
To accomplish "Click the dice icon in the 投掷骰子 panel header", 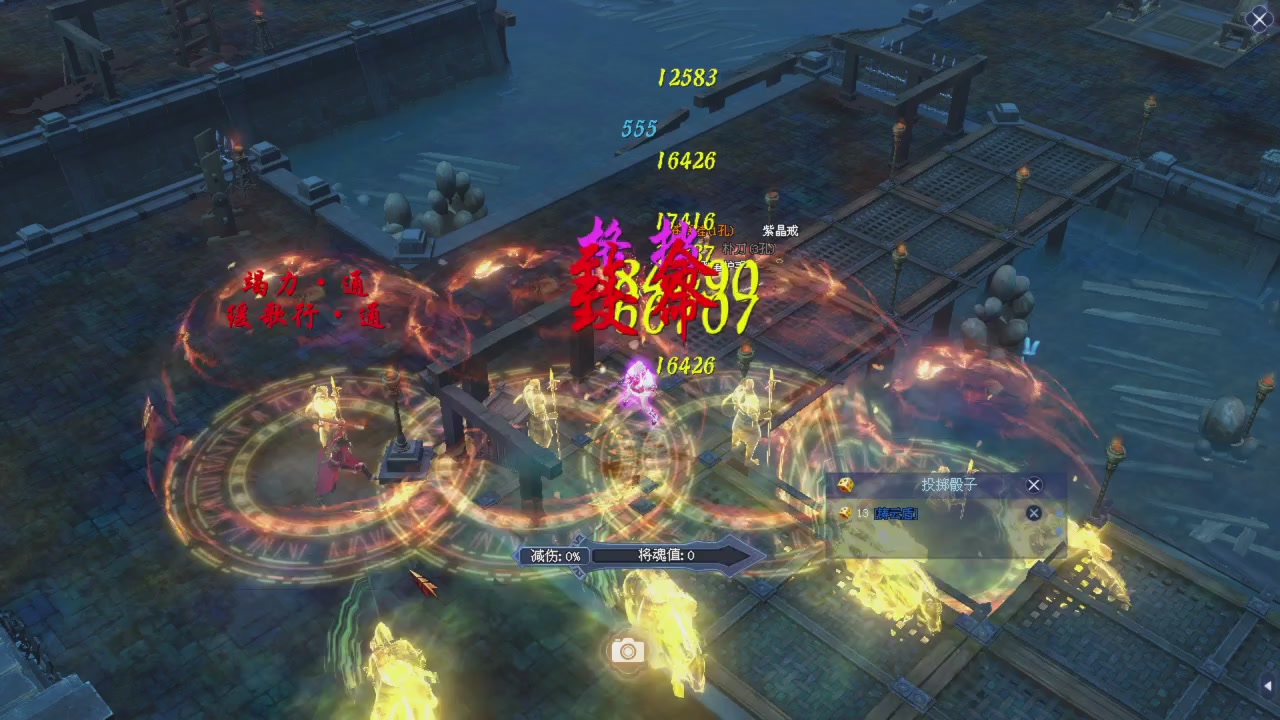I will point(848,485).
